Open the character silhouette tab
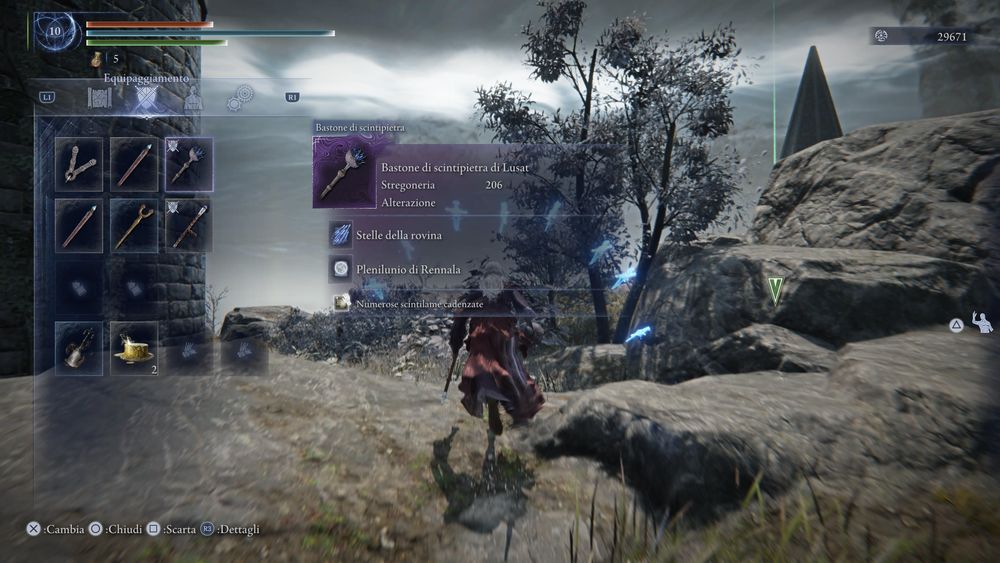This screenshot has width=1000, height=563. tap(193, 98)
